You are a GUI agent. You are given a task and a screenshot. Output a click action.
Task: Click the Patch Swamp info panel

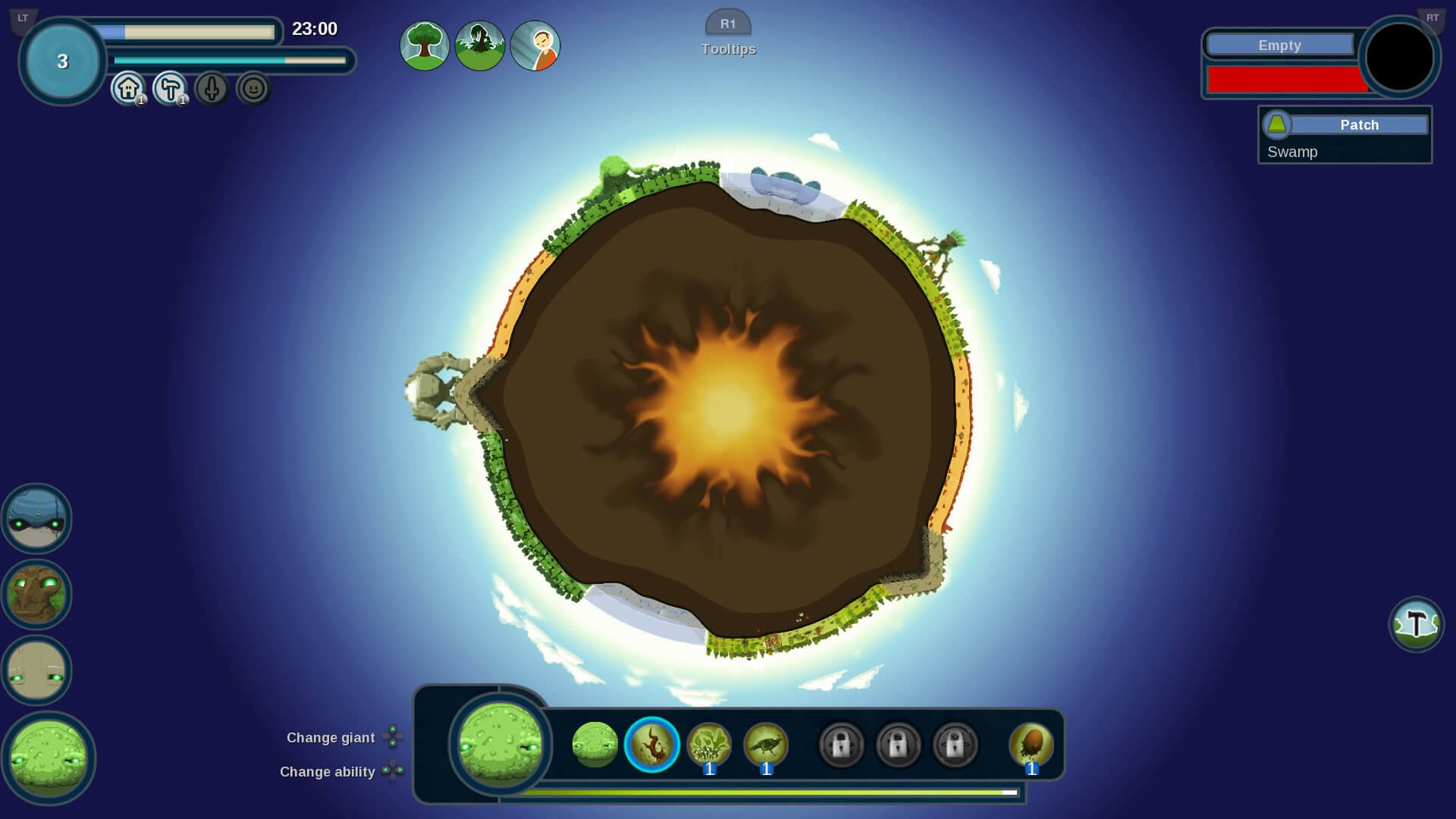(1345, 135)
